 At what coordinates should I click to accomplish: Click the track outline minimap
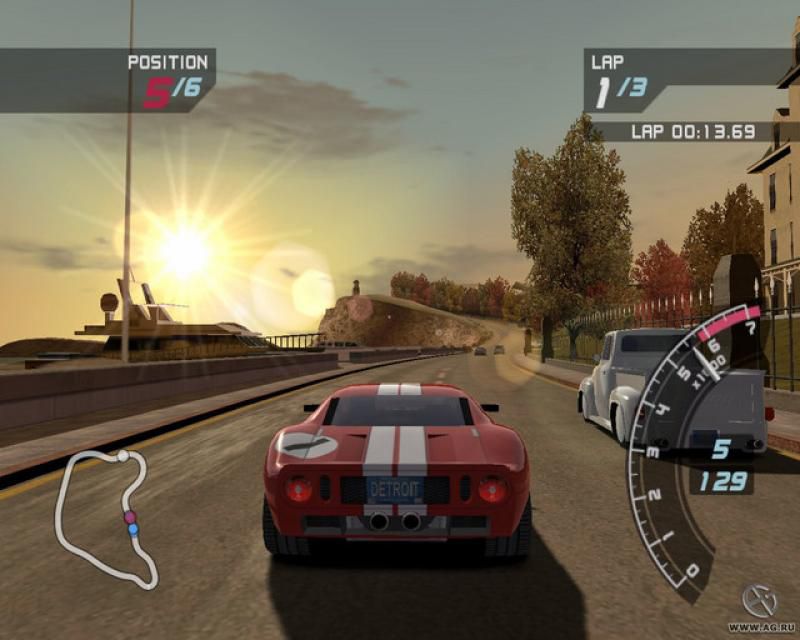coord(104,515)
